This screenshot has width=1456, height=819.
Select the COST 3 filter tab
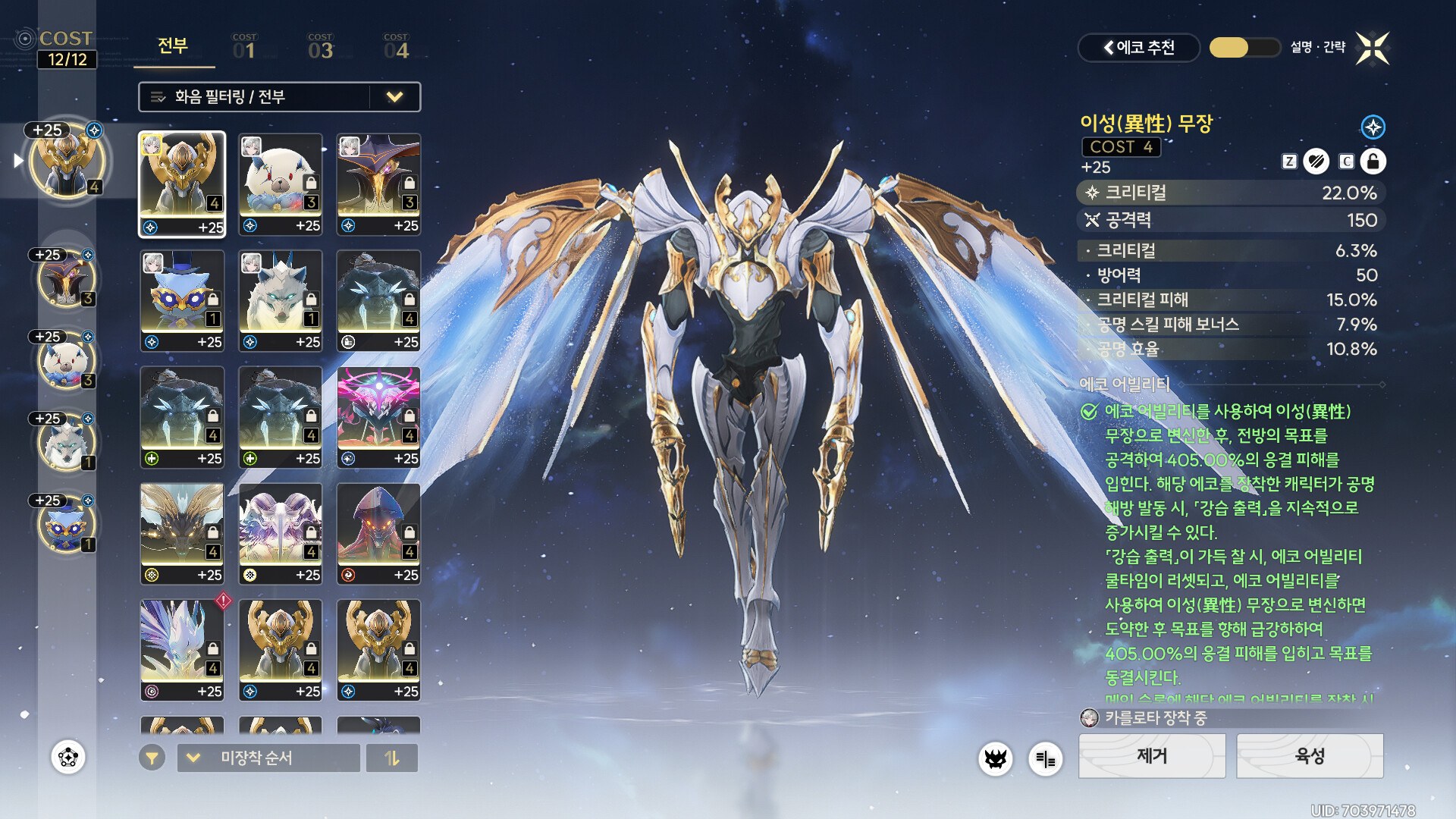pos(320,47)
